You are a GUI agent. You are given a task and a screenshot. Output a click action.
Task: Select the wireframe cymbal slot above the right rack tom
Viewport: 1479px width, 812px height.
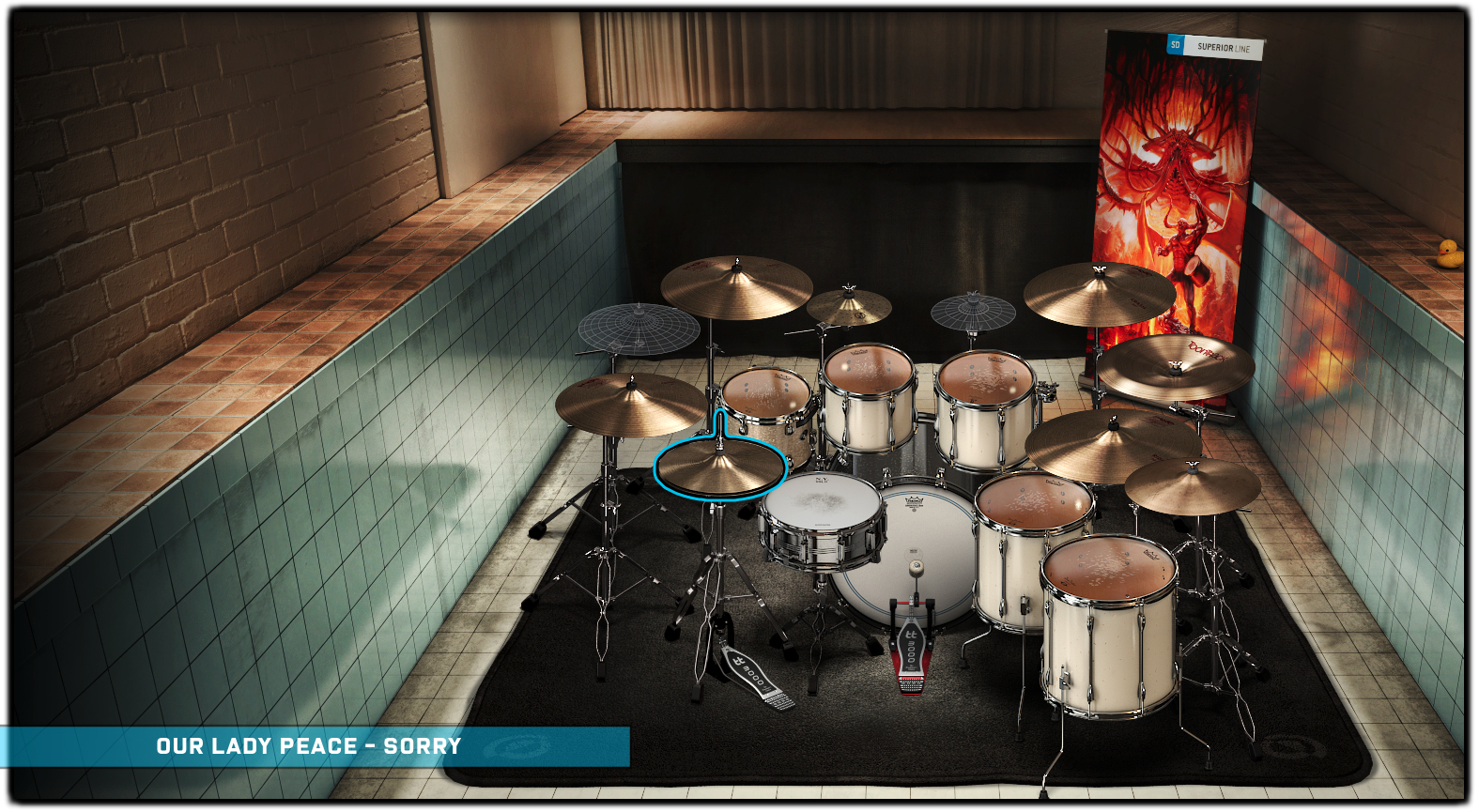pyautogui.click(x=973, y=312)
